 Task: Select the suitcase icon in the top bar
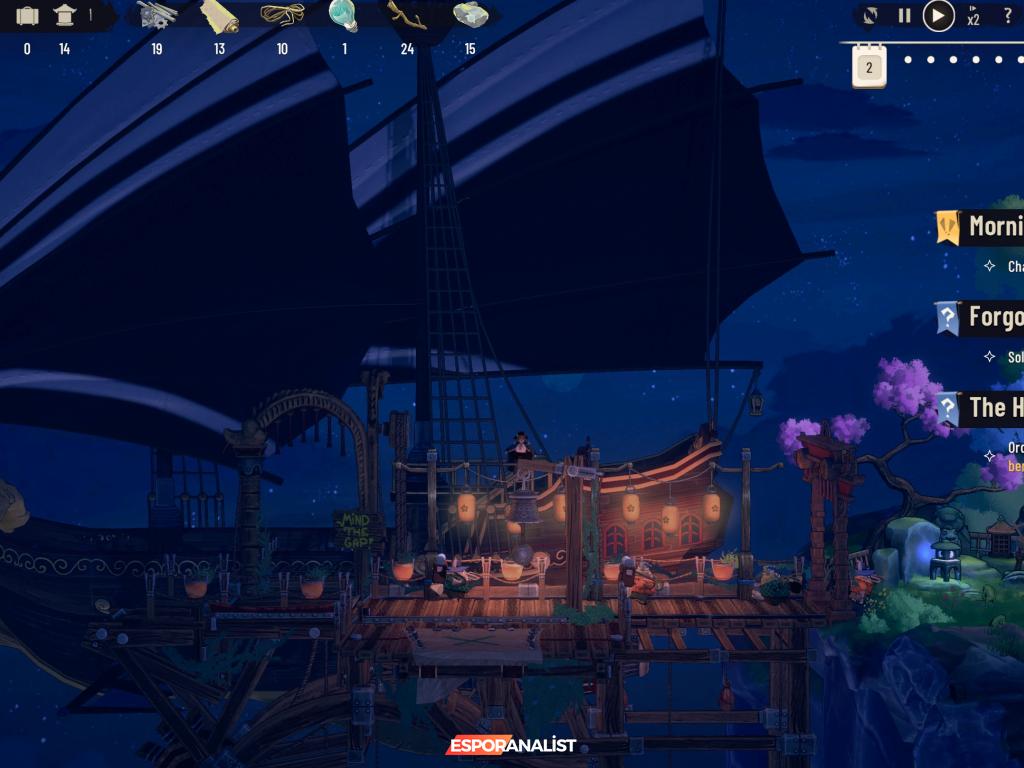pyautogui.click(x=27, y=16)
